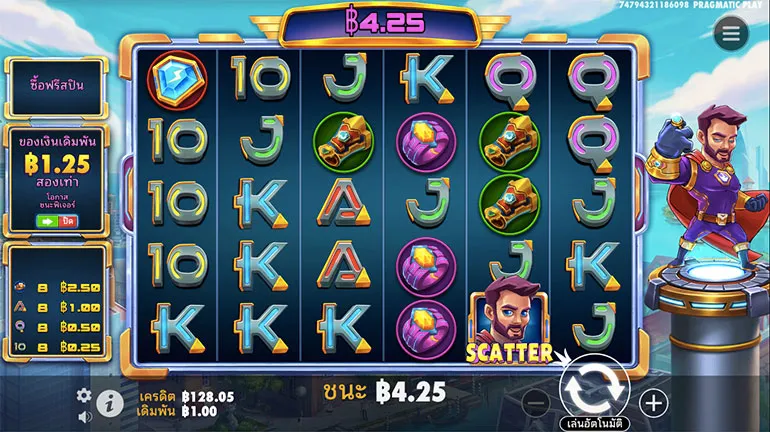
Task: Open settings with the gear icon
Action: click(84, 395)
